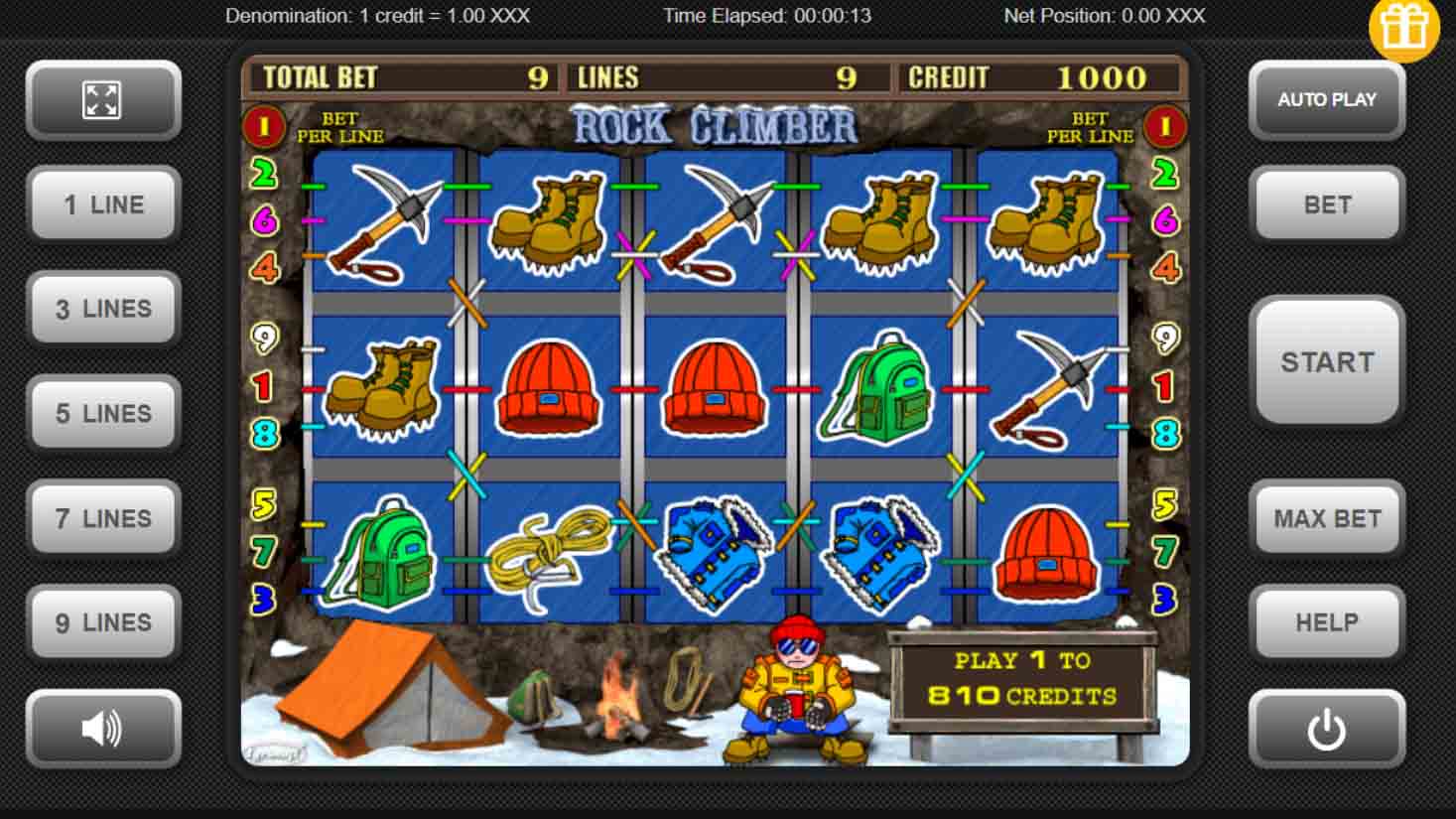Mute sound with the speaker button
Viewport: 1456px width, 819px height.
pos(103,728)
